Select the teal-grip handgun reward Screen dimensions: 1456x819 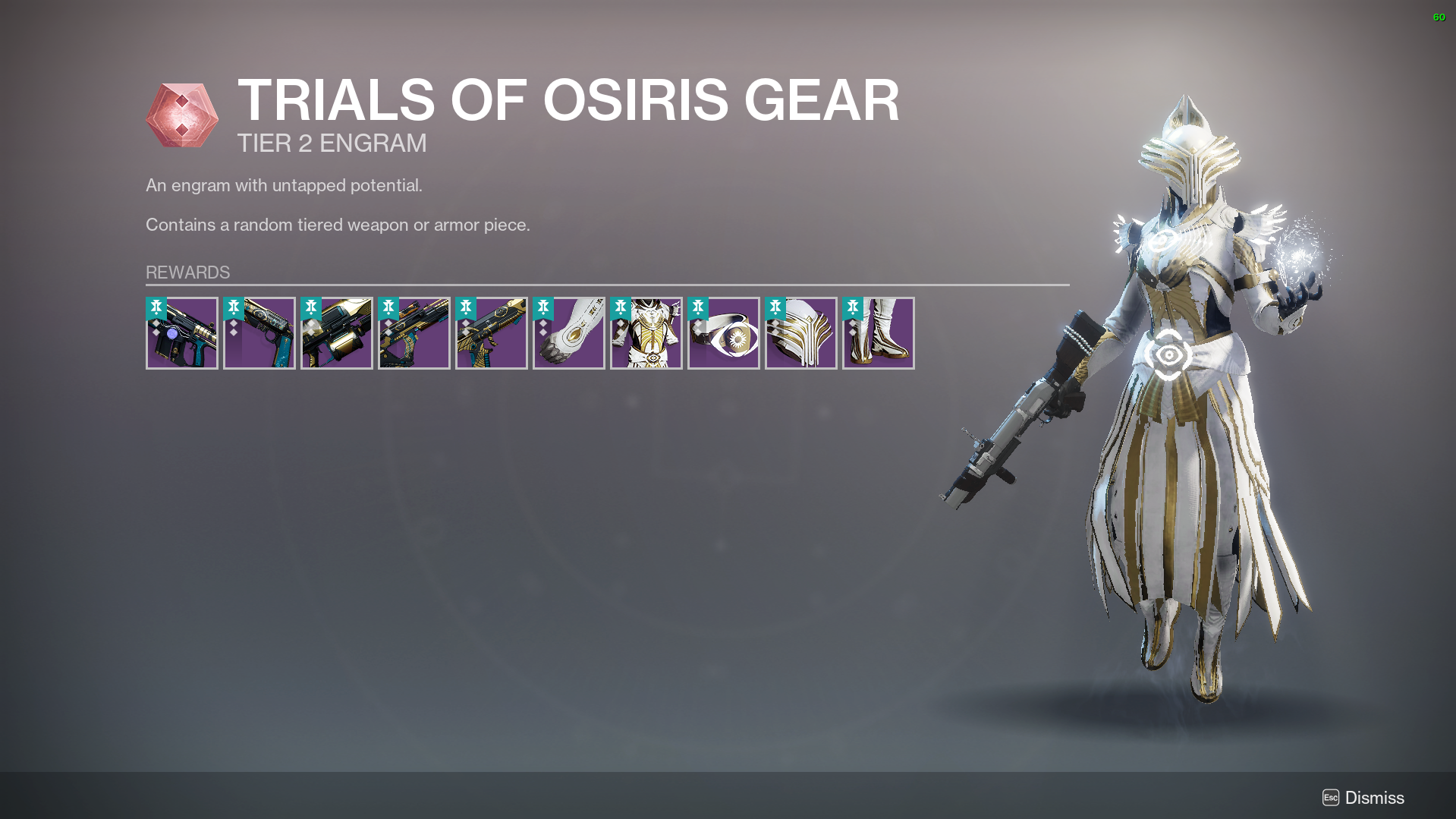tap(259, 333)
